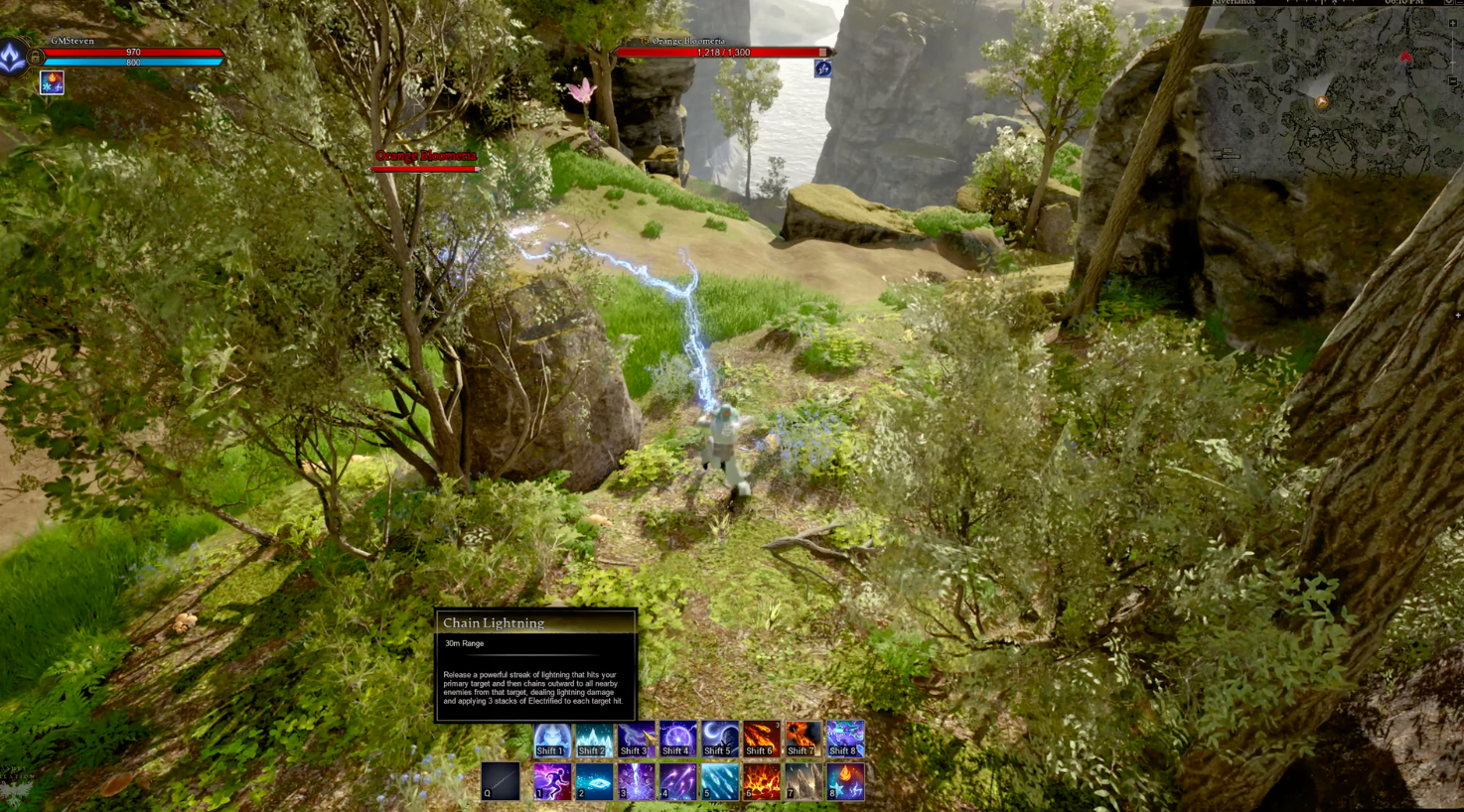Select the fire-ice-lightning elemental skill in slot 8
The image size is (1464, 812).
(845, 781)
